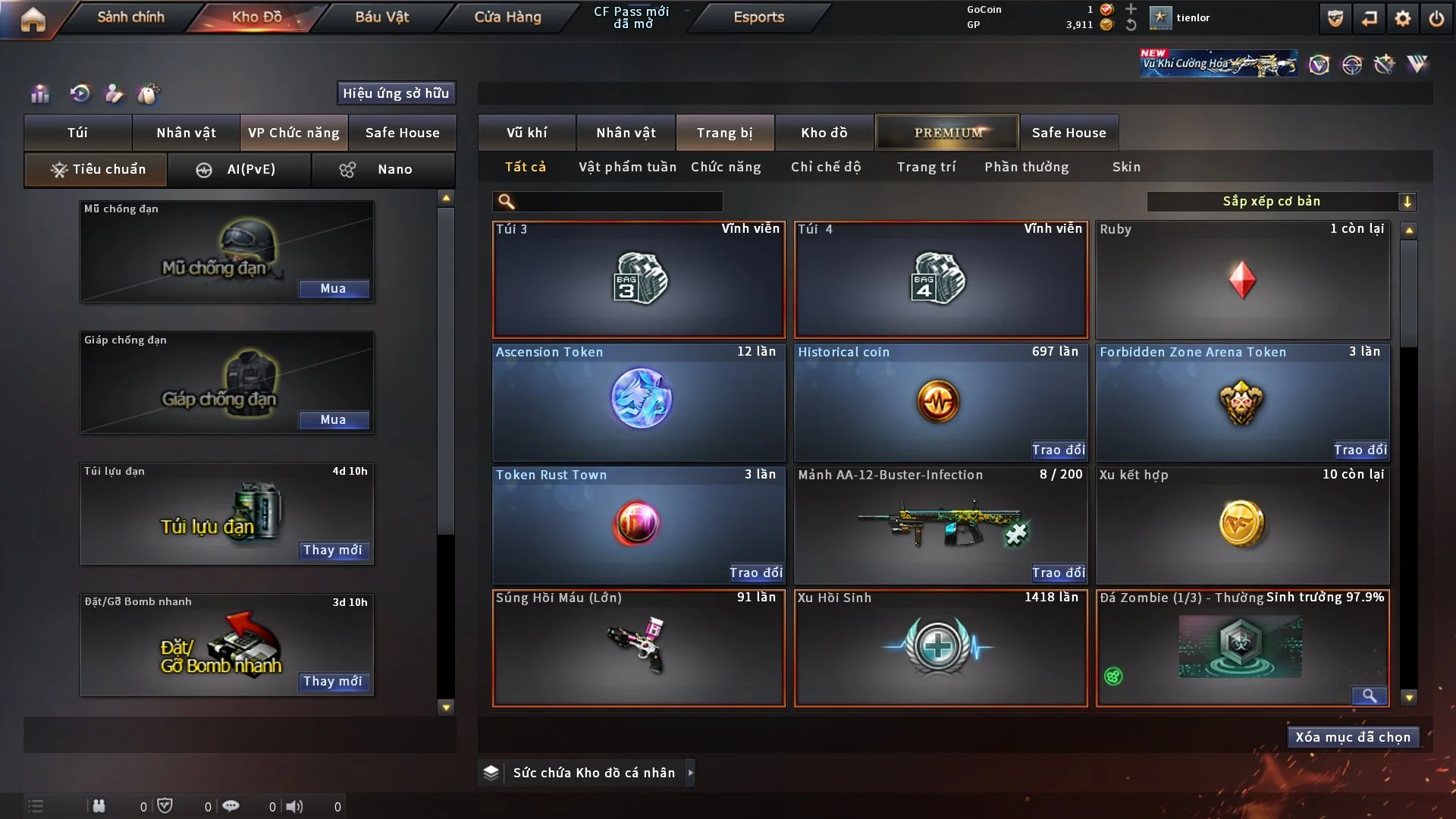
Task: Show the Skin filter category
Action: (1126, 167)
